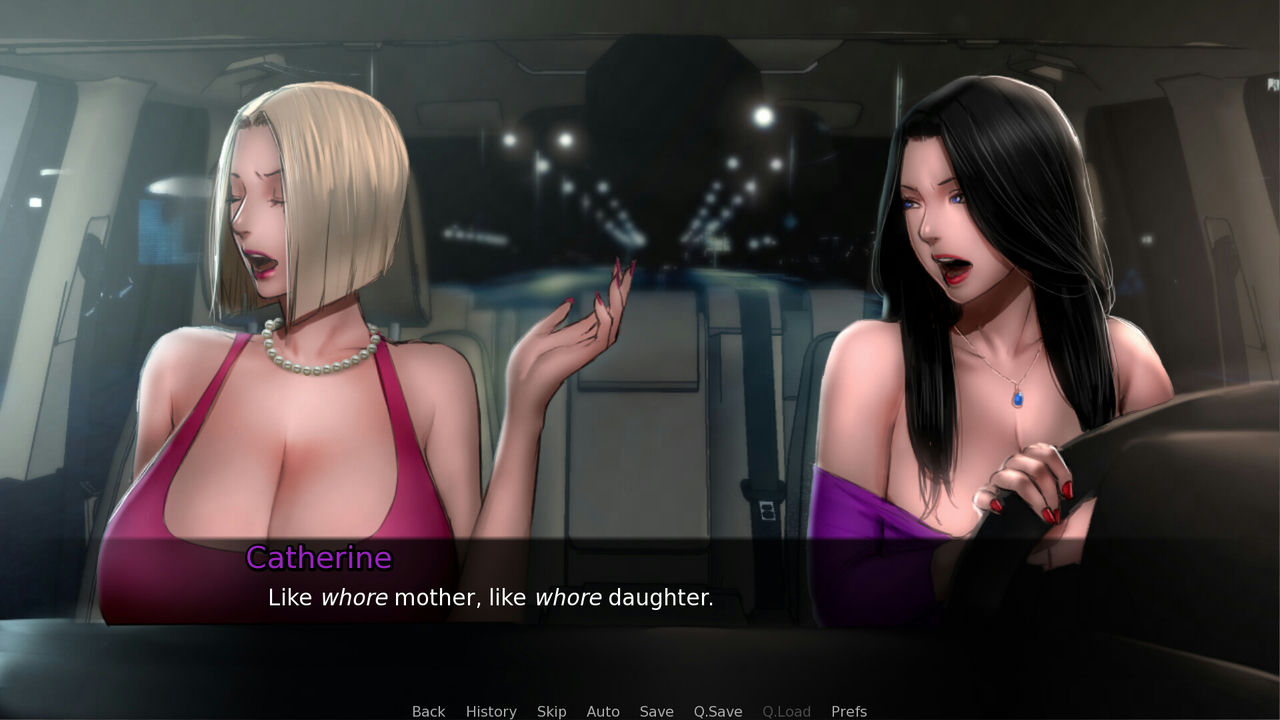Go Back to the previous dialogue line
The height and width of the screenshot is (720, 1280).
428,711
